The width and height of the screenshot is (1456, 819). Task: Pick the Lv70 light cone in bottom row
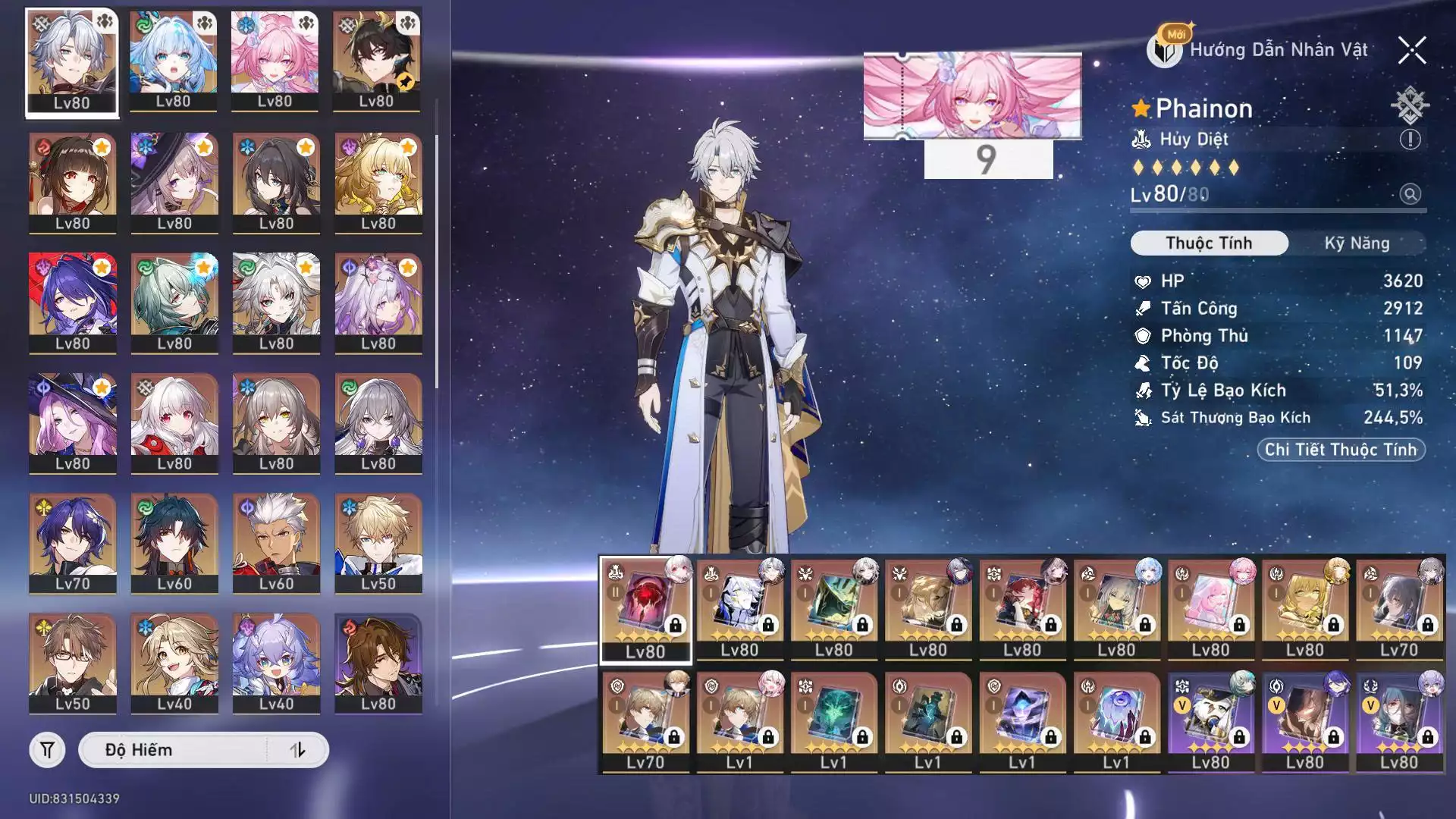(x=645, y=721)
